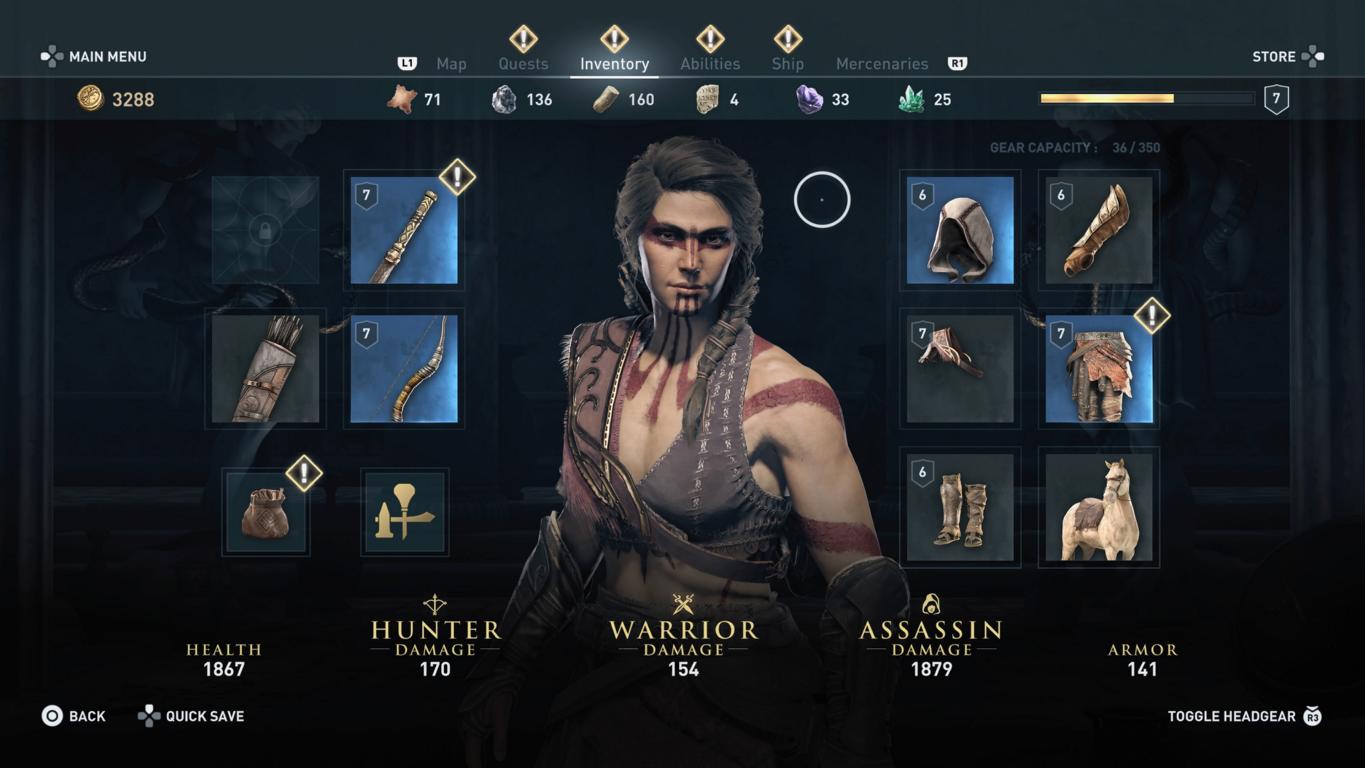Screen dimensions: 1365x768
Task: Select the chest armor slot
Action: [x=960, y=369]
